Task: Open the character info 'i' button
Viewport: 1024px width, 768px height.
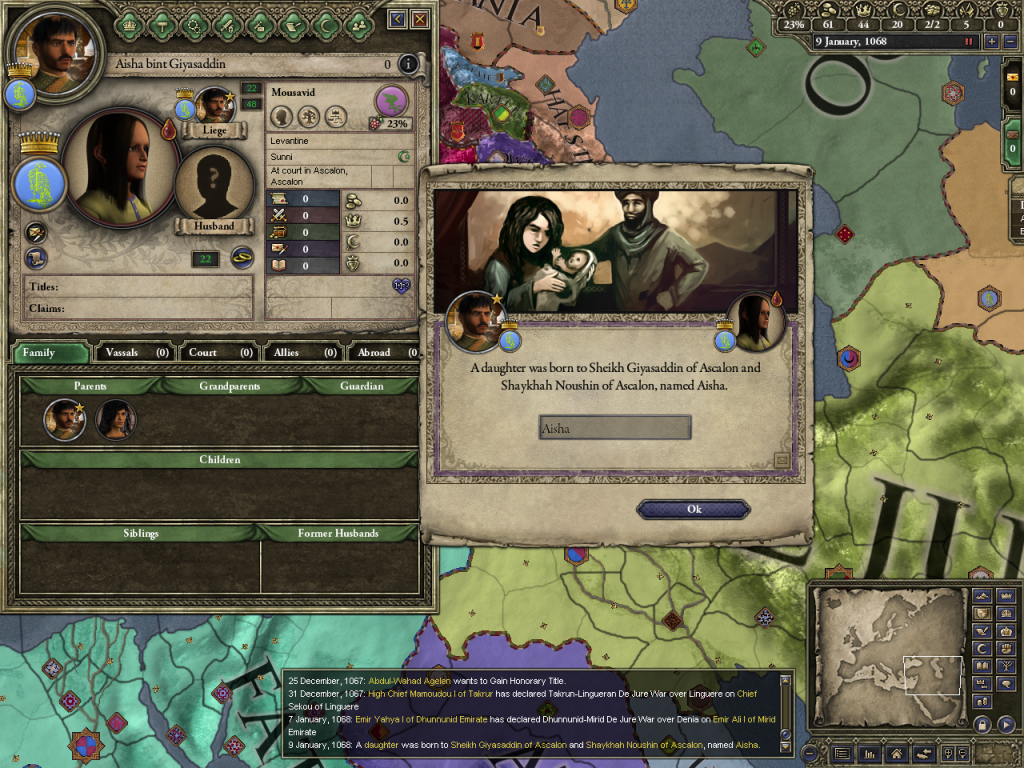Action: (x=407, y=65)
